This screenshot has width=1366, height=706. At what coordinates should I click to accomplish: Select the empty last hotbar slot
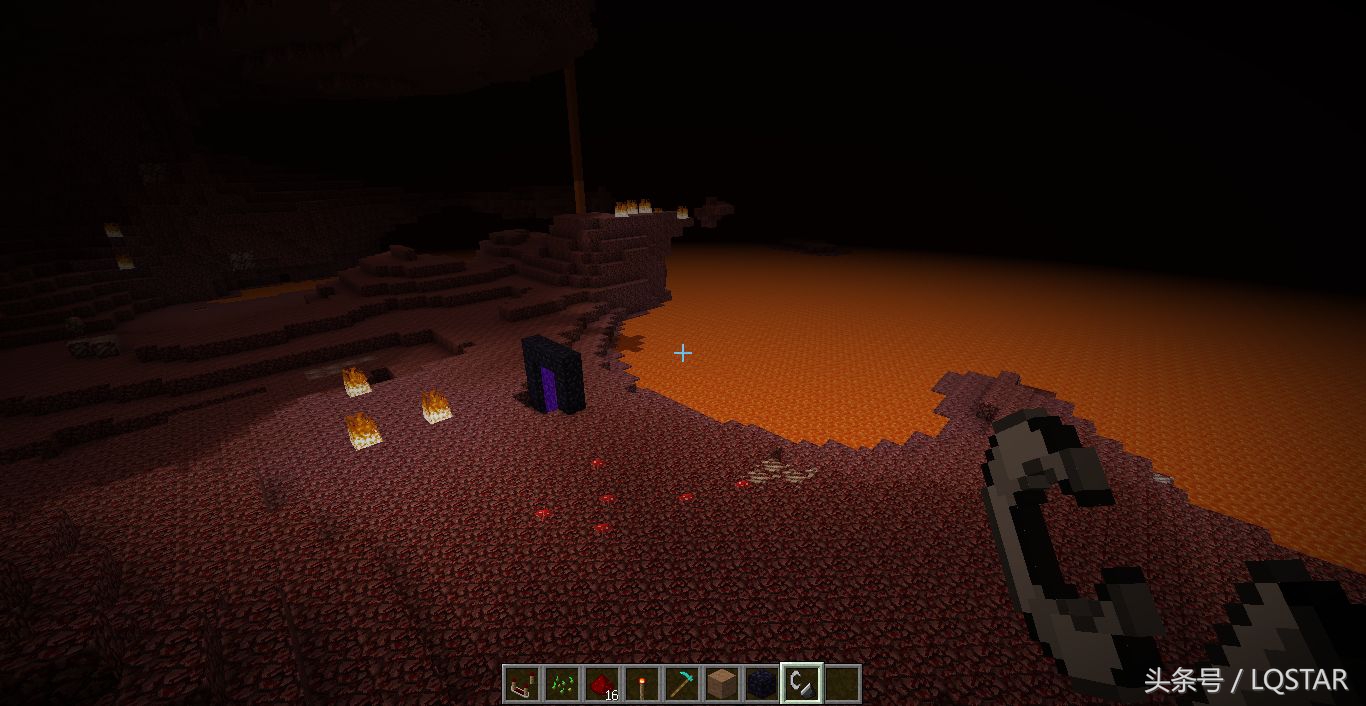pos(842,684)
